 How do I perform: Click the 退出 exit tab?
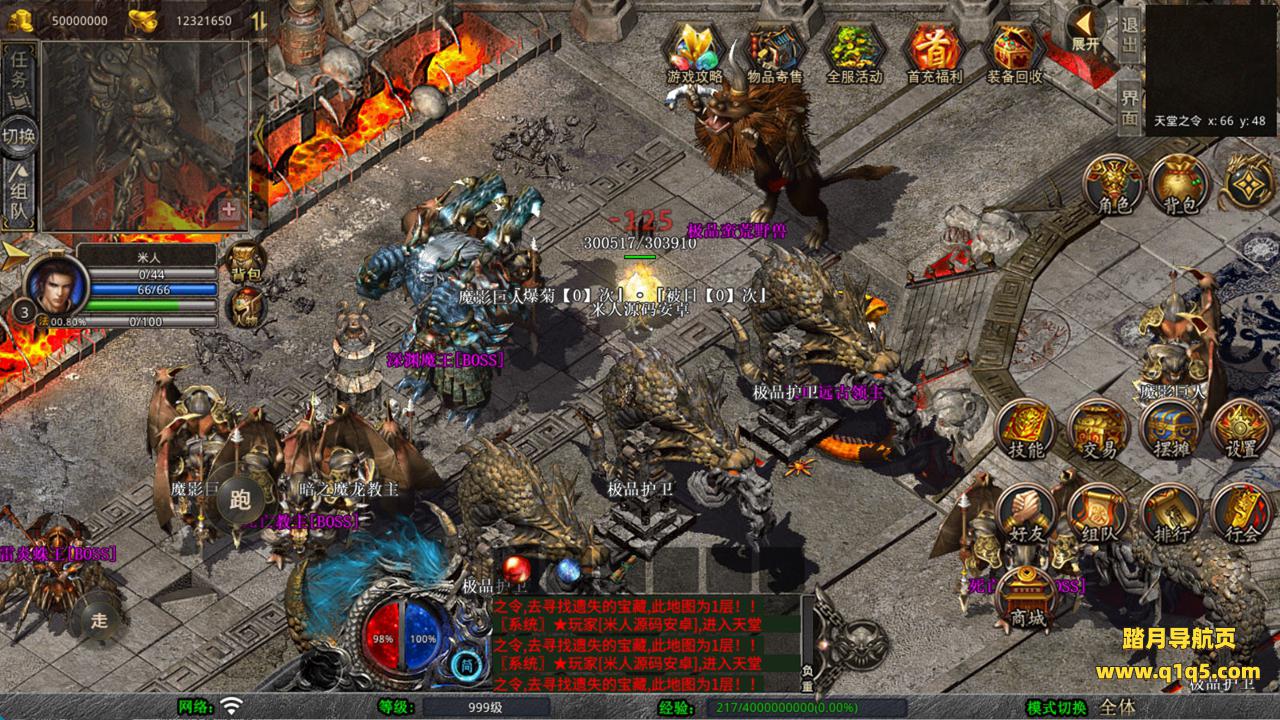coord(1129,36)
